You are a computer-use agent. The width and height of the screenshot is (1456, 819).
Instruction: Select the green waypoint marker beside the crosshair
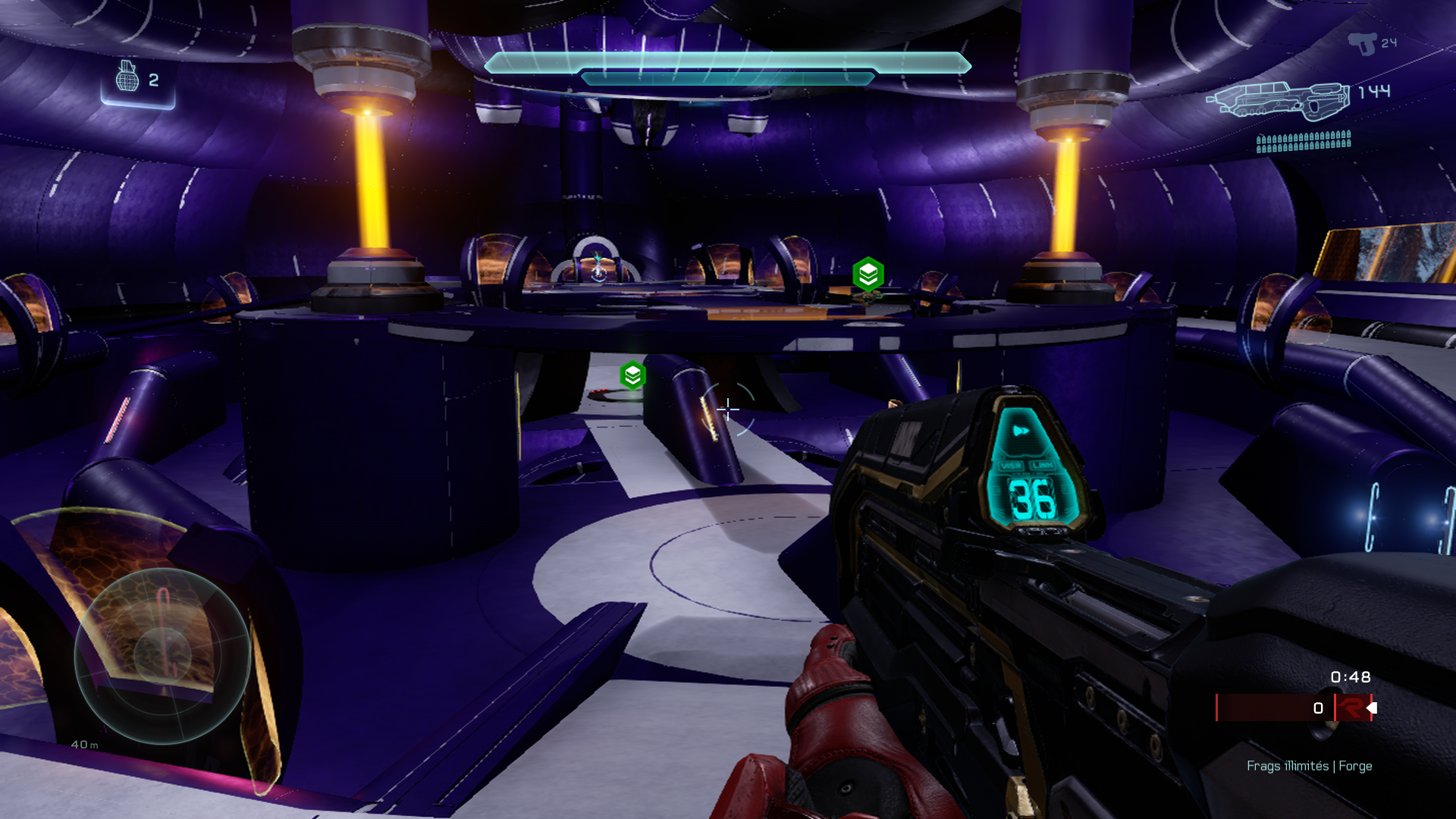(x=632, y=375)
